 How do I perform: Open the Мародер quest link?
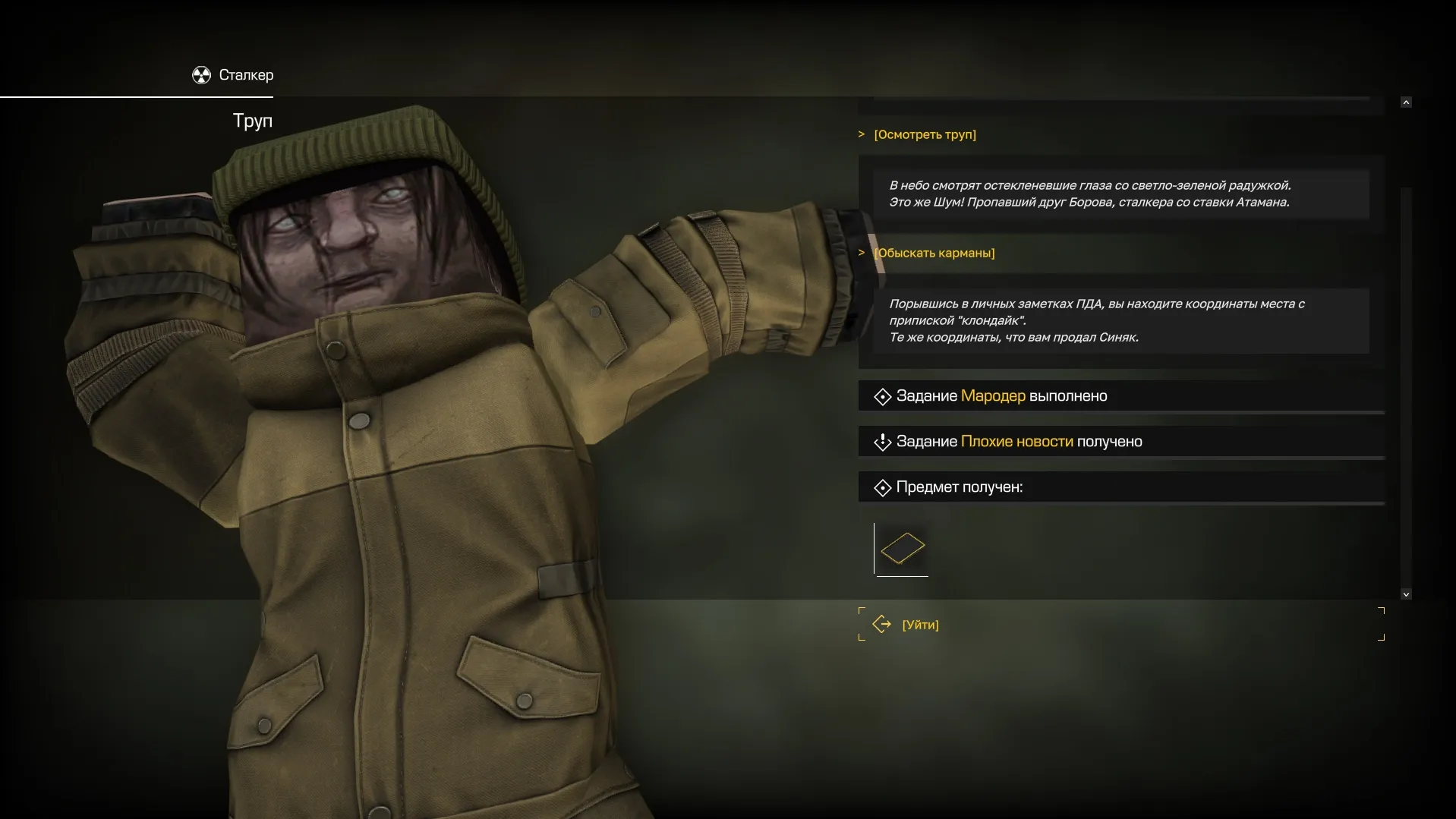tap(993, 396)
